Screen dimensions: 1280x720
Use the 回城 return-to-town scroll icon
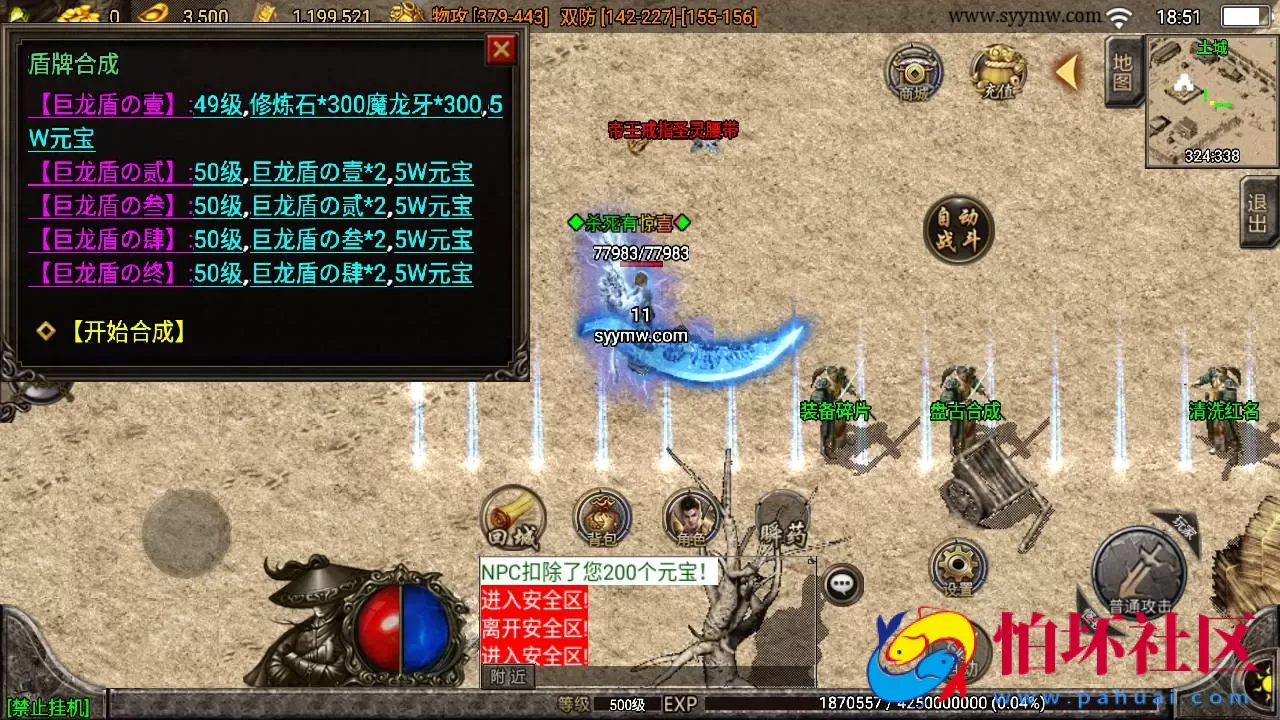[x=513, y=516]
